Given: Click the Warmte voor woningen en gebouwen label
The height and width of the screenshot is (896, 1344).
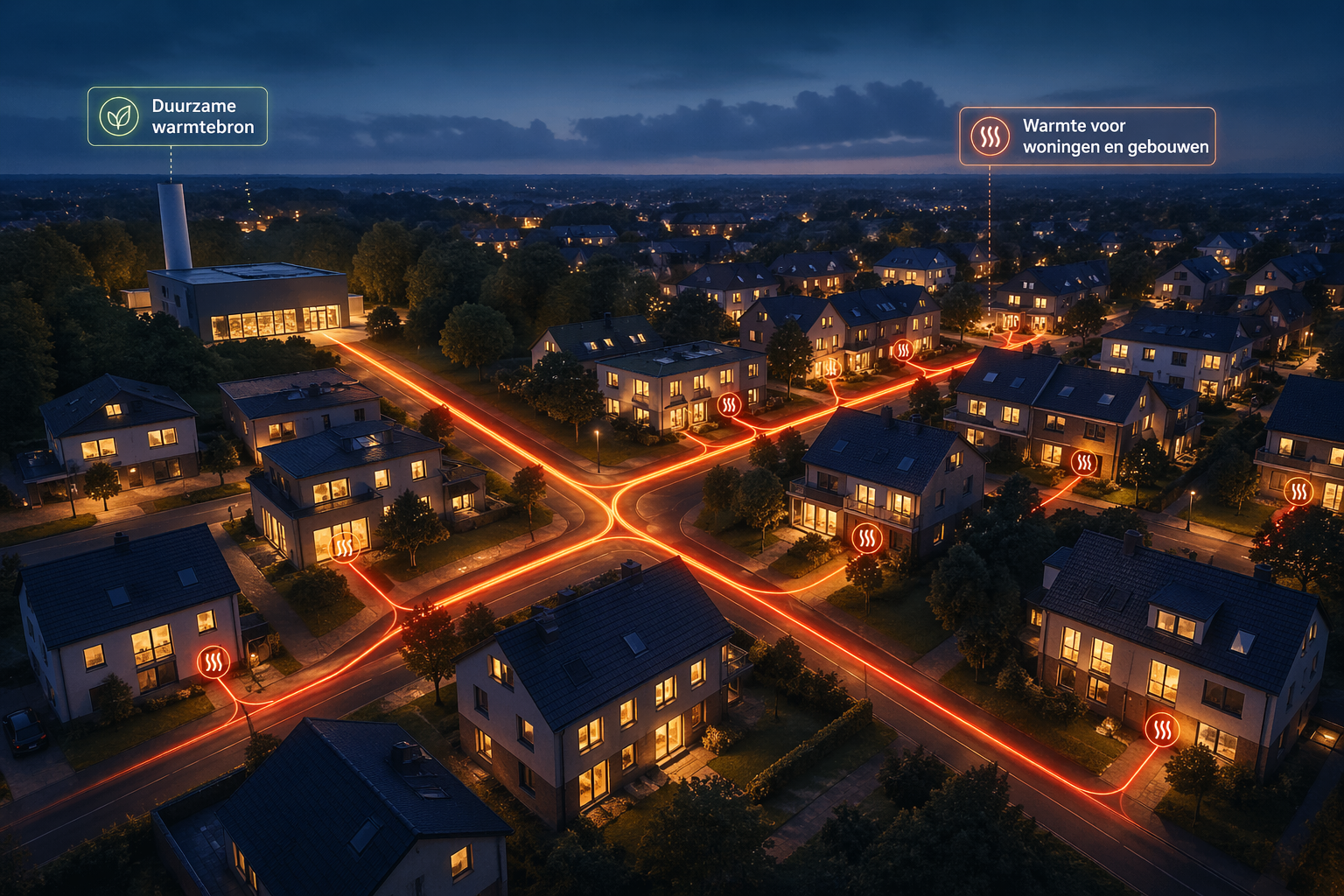Looking at the screenshot, I should click(1087, 136).
